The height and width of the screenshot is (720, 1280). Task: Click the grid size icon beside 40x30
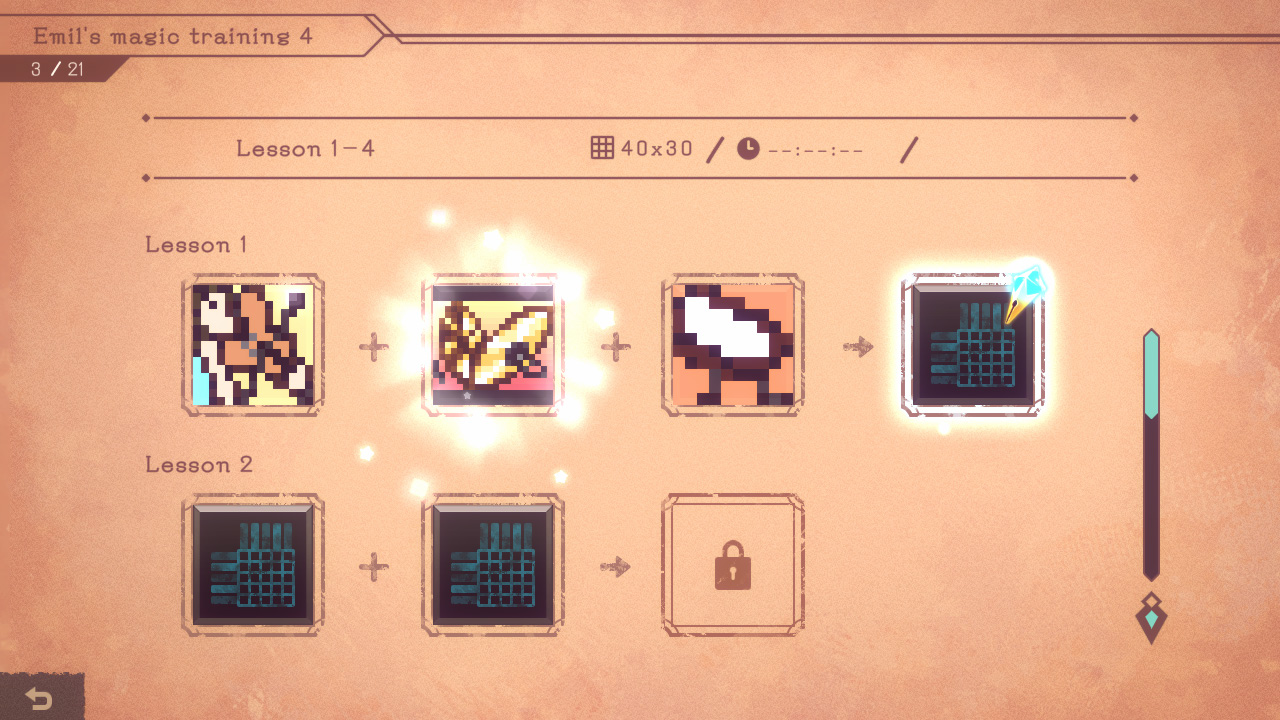click(602, 147)
